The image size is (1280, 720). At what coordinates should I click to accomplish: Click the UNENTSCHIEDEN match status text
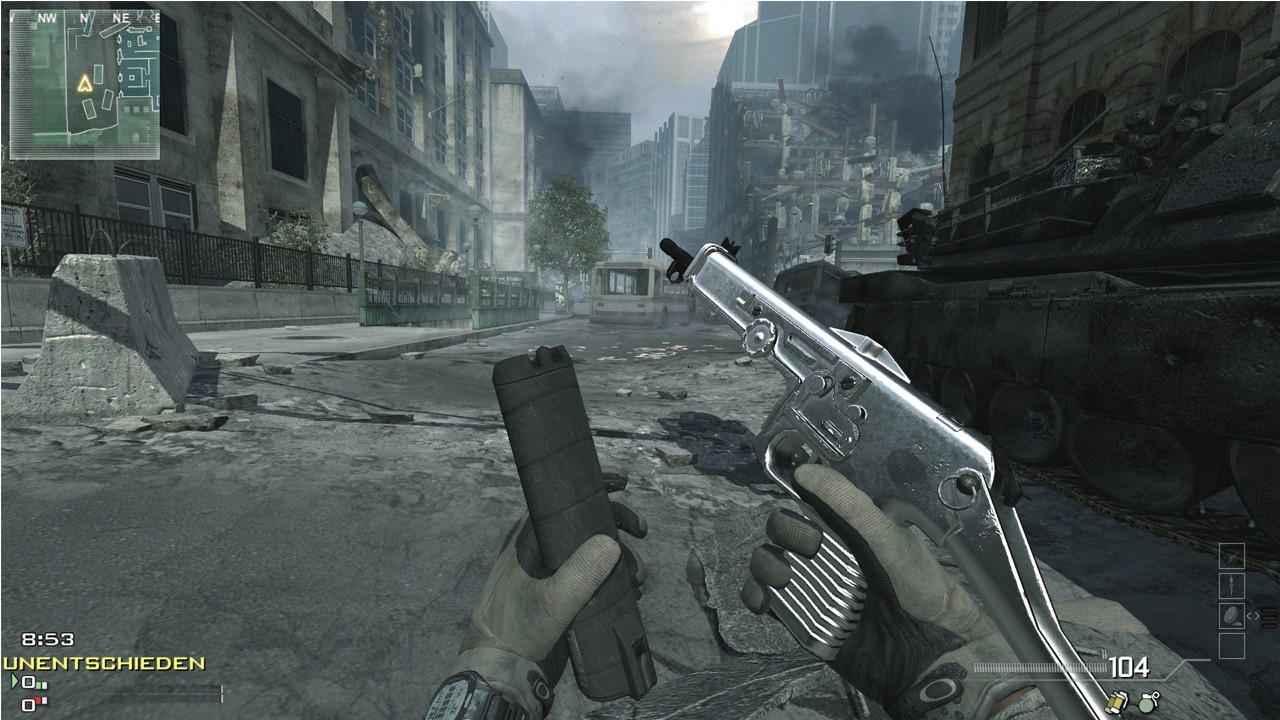tap(103, 662)
